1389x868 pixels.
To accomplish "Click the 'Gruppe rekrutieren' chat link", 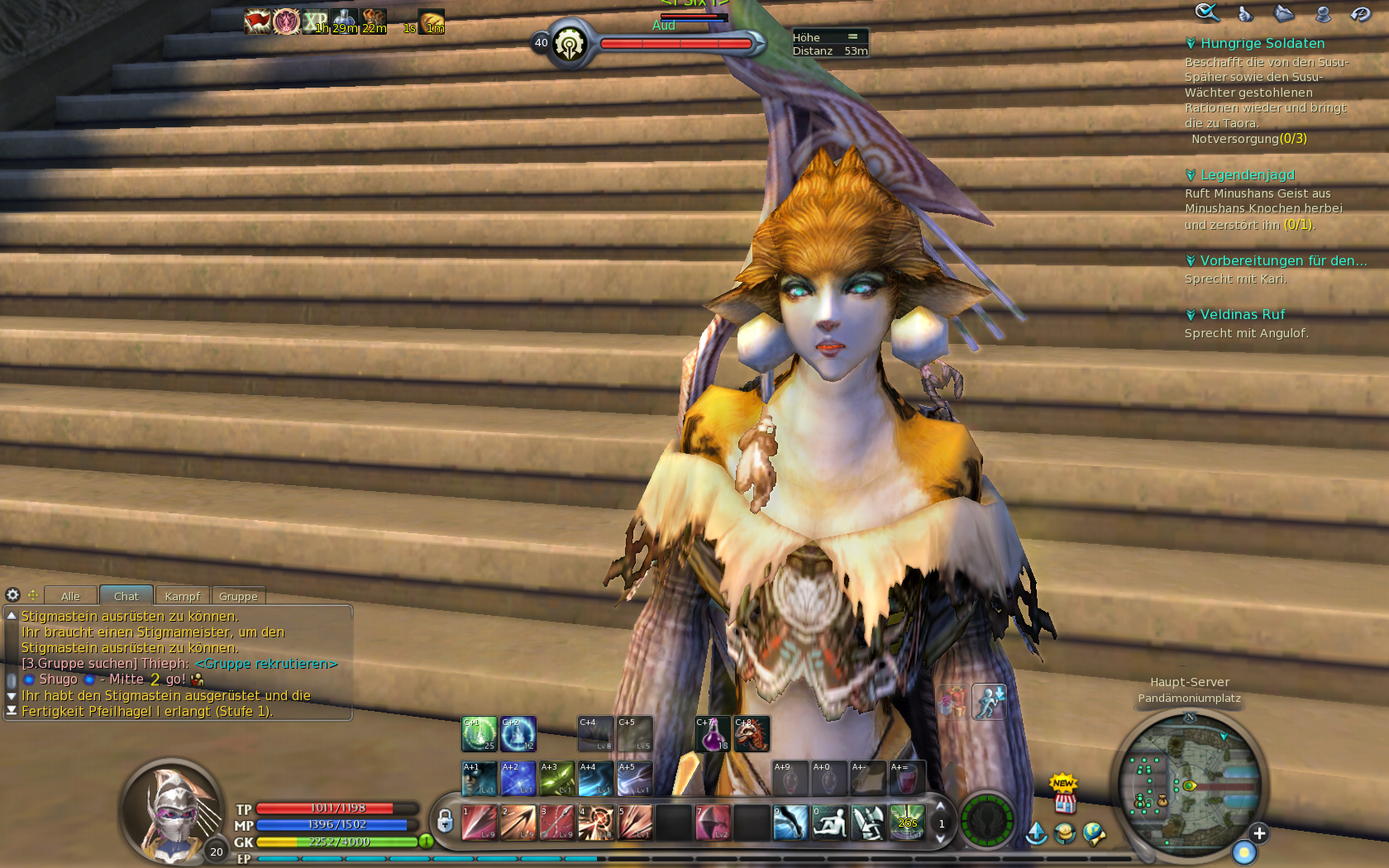I will [265, 664].
